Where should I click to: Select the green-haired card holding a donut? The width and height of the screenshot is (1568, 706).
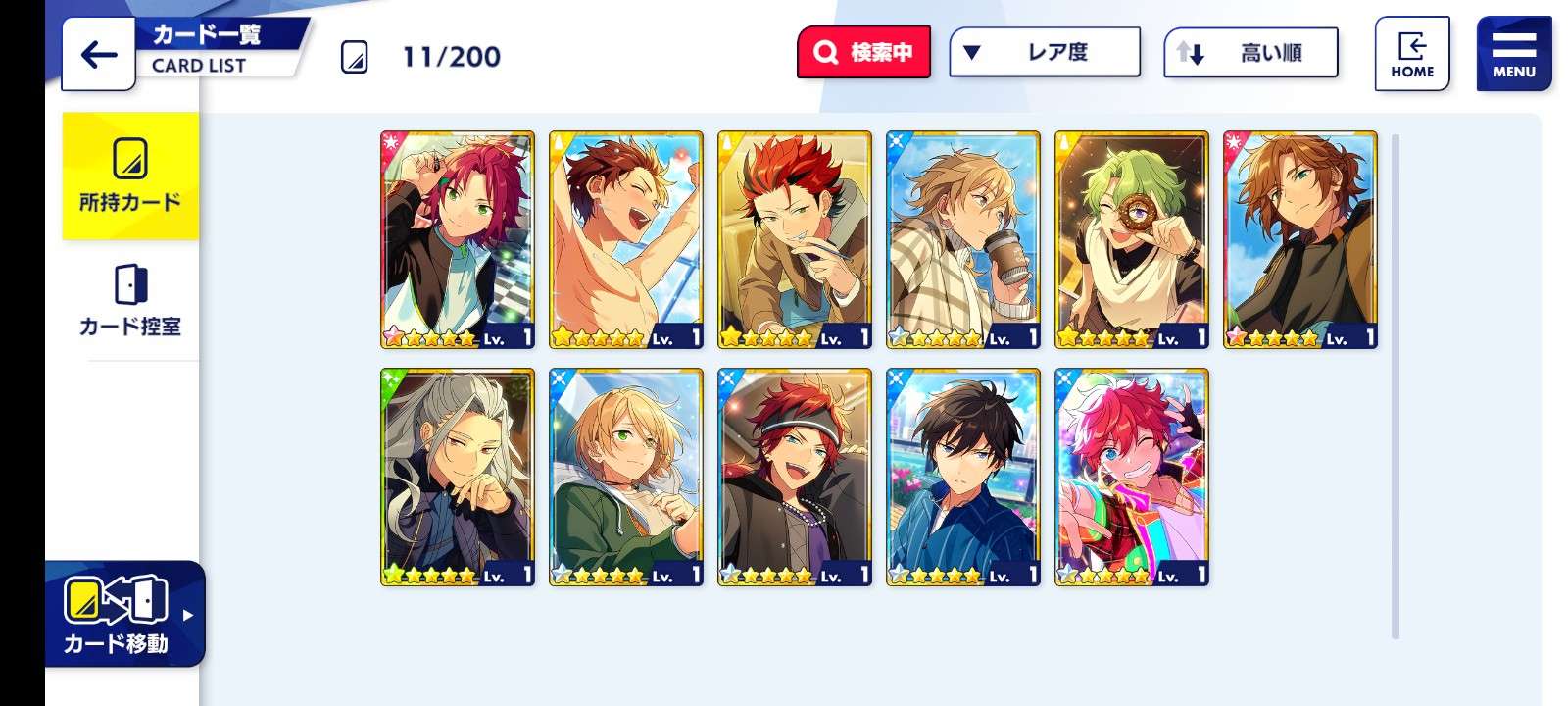click(x=1132, y=239)
